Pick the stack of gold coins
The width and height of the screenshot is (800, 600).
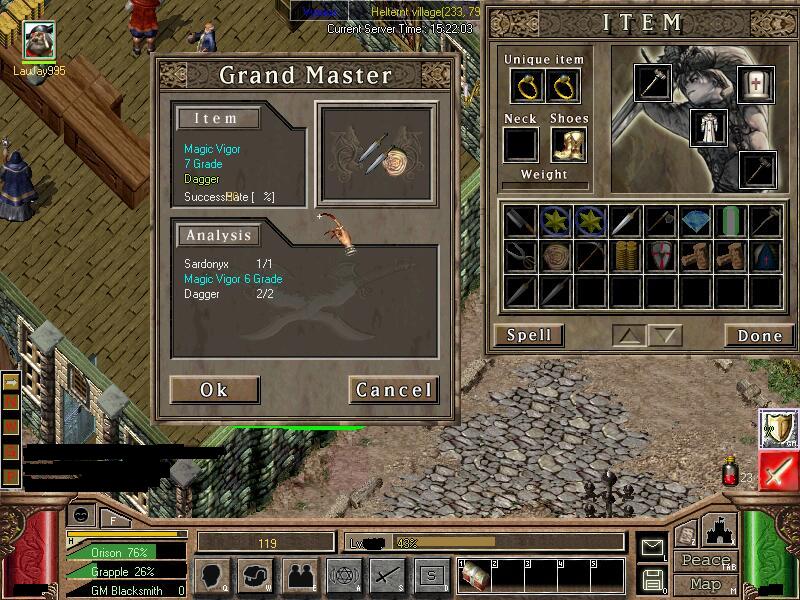tap(625, 256)
